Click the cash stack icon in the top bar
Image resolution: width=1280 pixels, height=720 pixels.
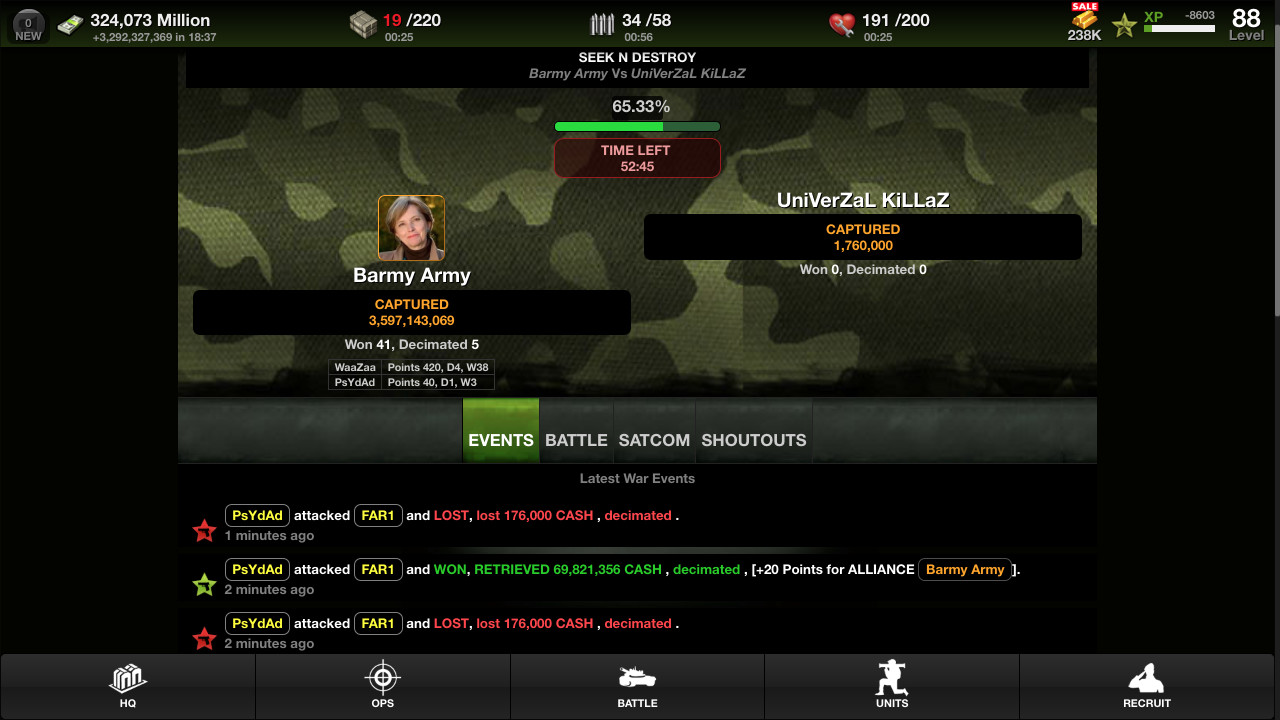point(69,24)
